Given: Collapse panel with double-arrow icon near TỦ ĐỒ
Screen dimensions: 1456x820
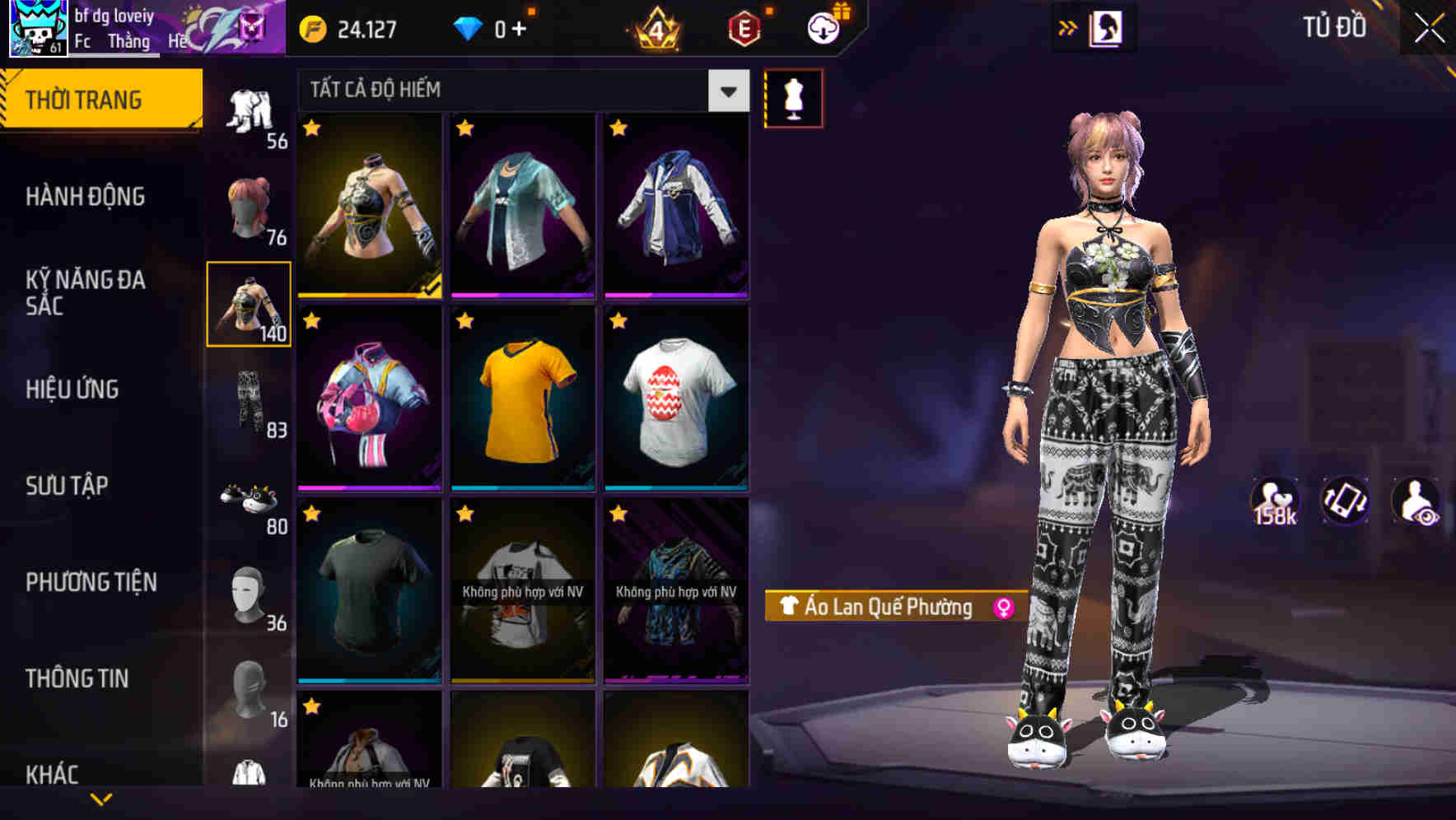Looking at the screenshot, I should (x=1068, y=26).
